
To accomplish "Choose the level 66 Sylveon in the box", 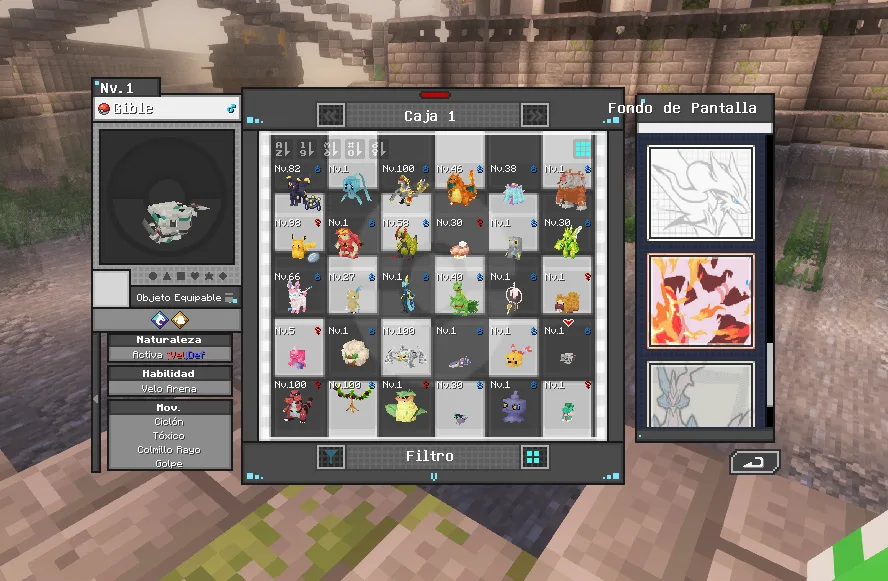I will click(298, 295).
